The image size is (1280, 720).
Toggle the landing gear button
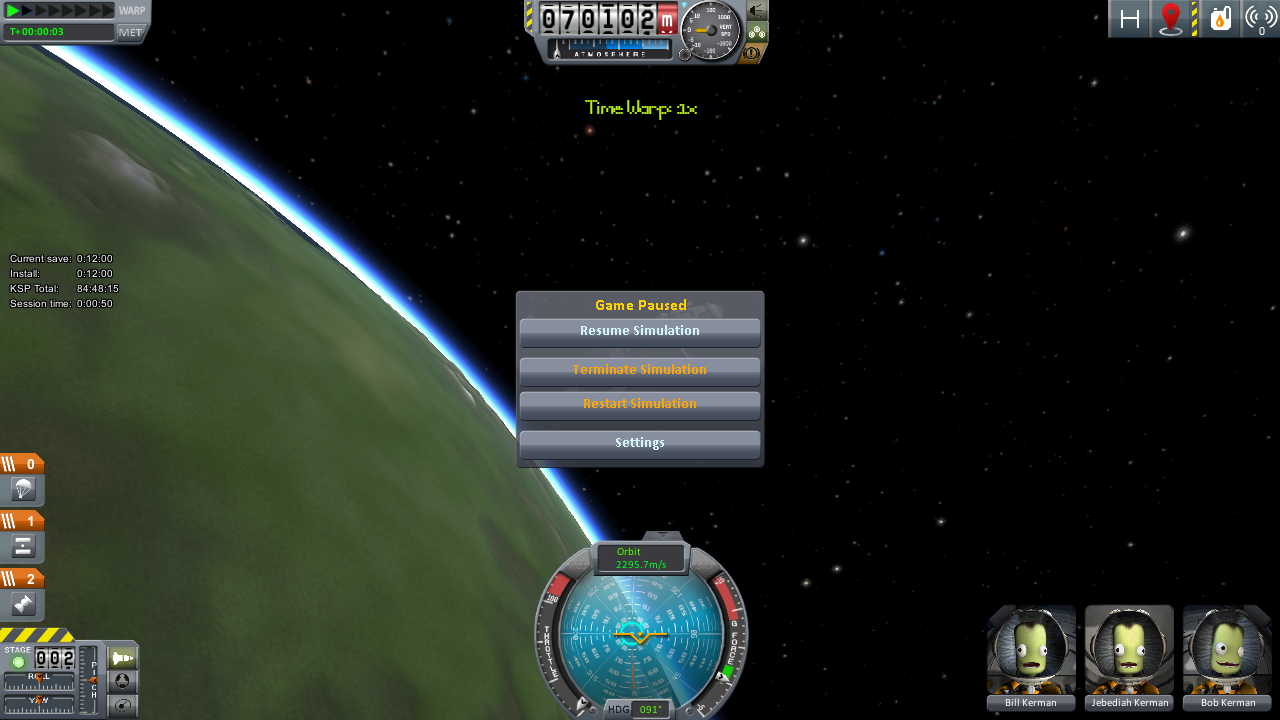tap(757, 32)
